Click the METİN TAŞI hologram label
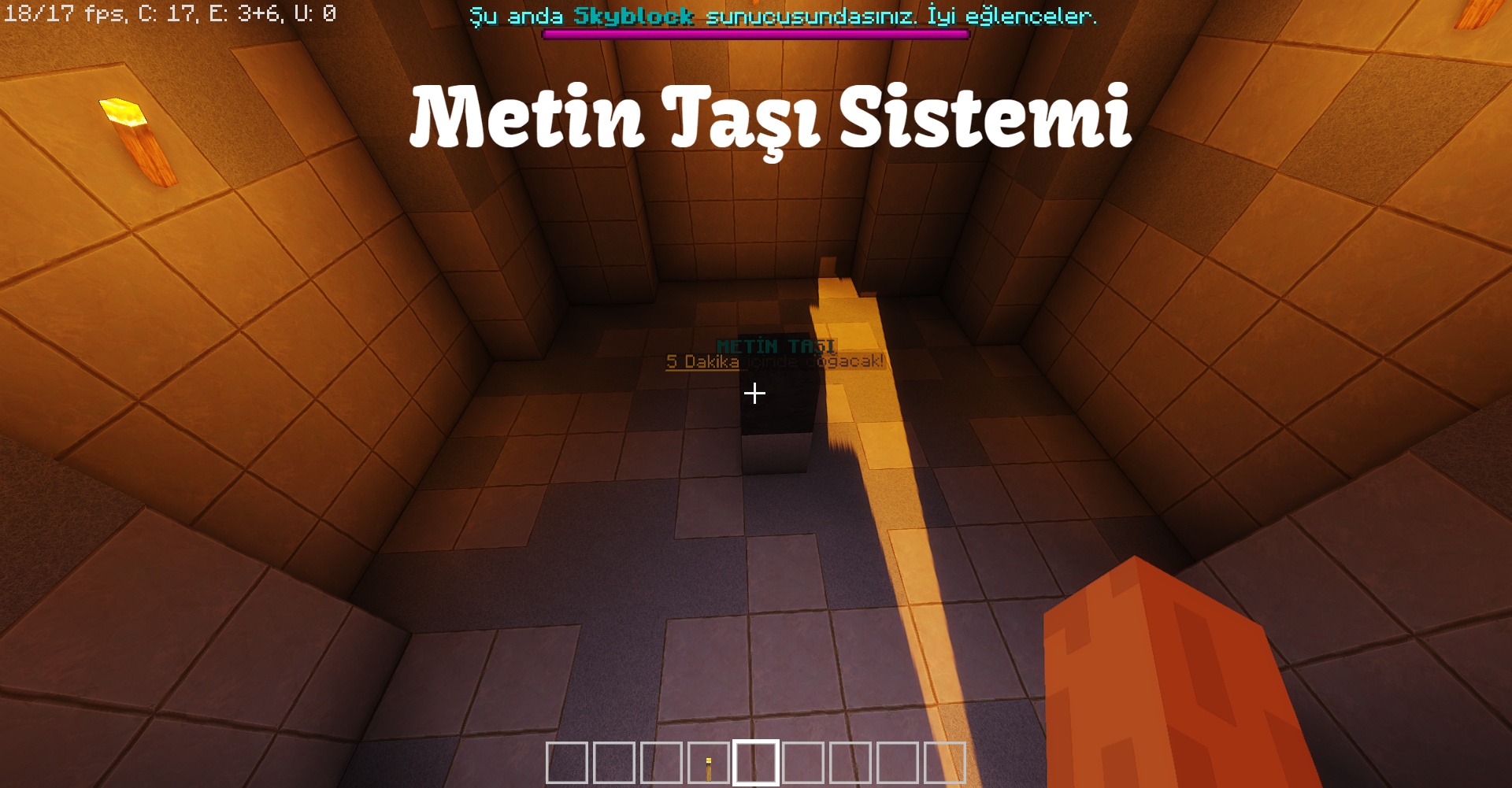This screenshot has width=1512, height=788. tap(776, 345)
